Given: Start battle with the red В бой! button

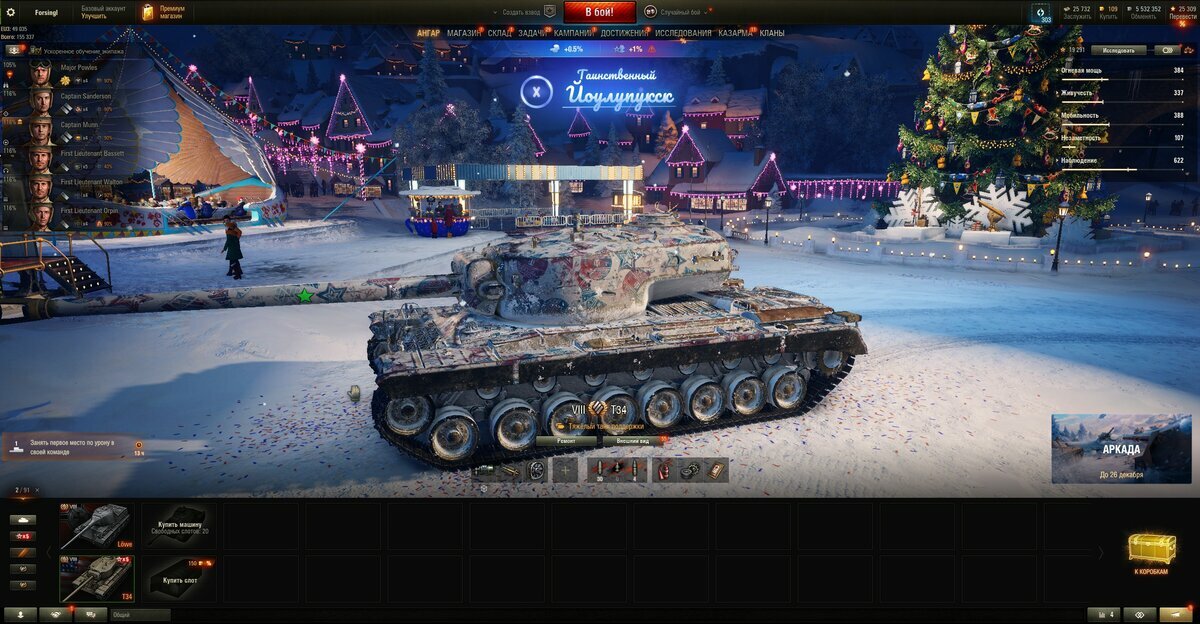Looking at the screenshot, I should click(599, 12).
